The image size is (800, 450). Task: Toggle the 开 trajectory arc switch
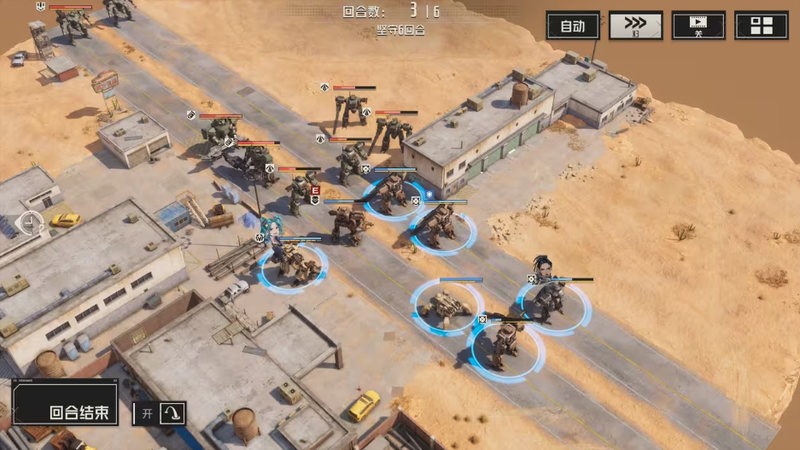pyautogui.click(x=159, y=412)
